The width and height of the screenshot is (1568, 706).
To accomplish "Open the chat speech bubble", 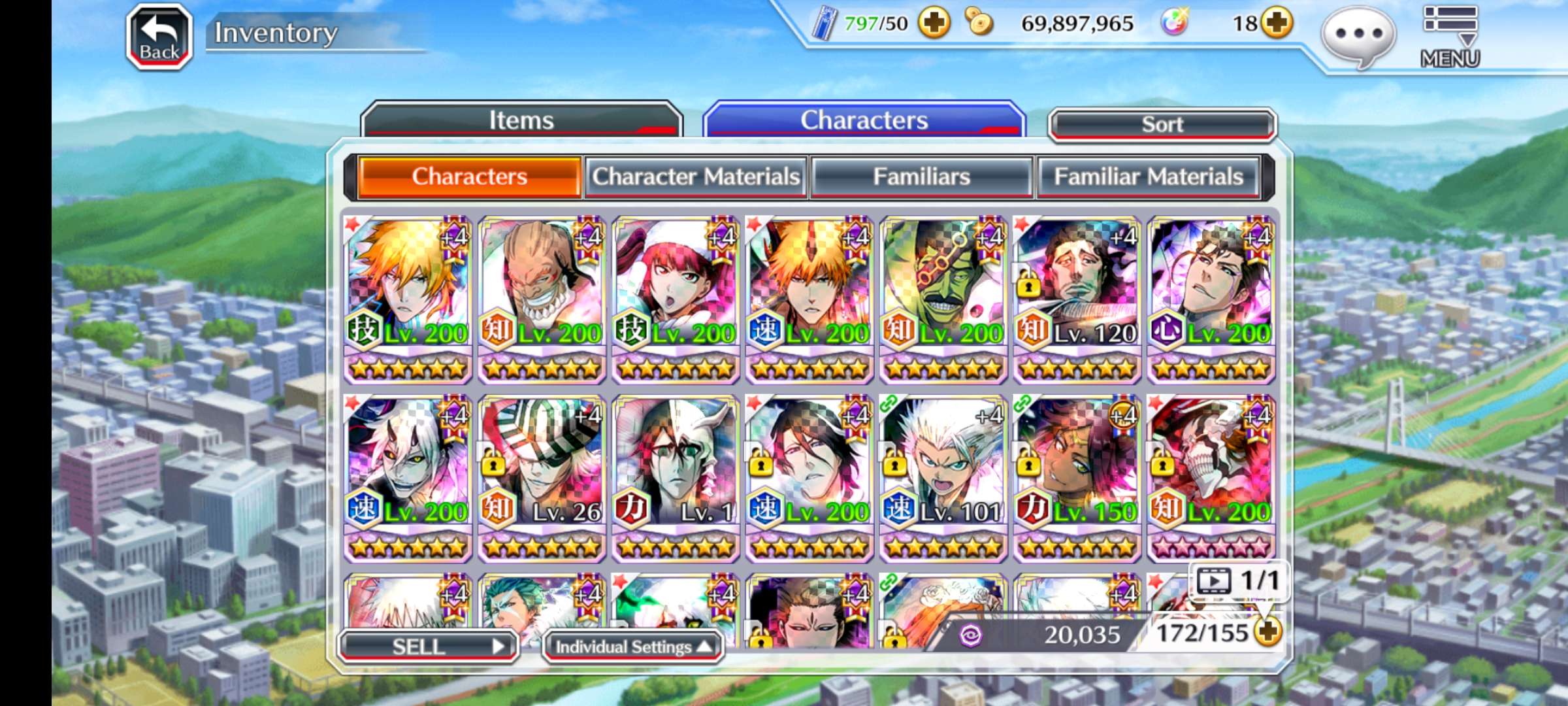I will click(x=1358, y=35).
